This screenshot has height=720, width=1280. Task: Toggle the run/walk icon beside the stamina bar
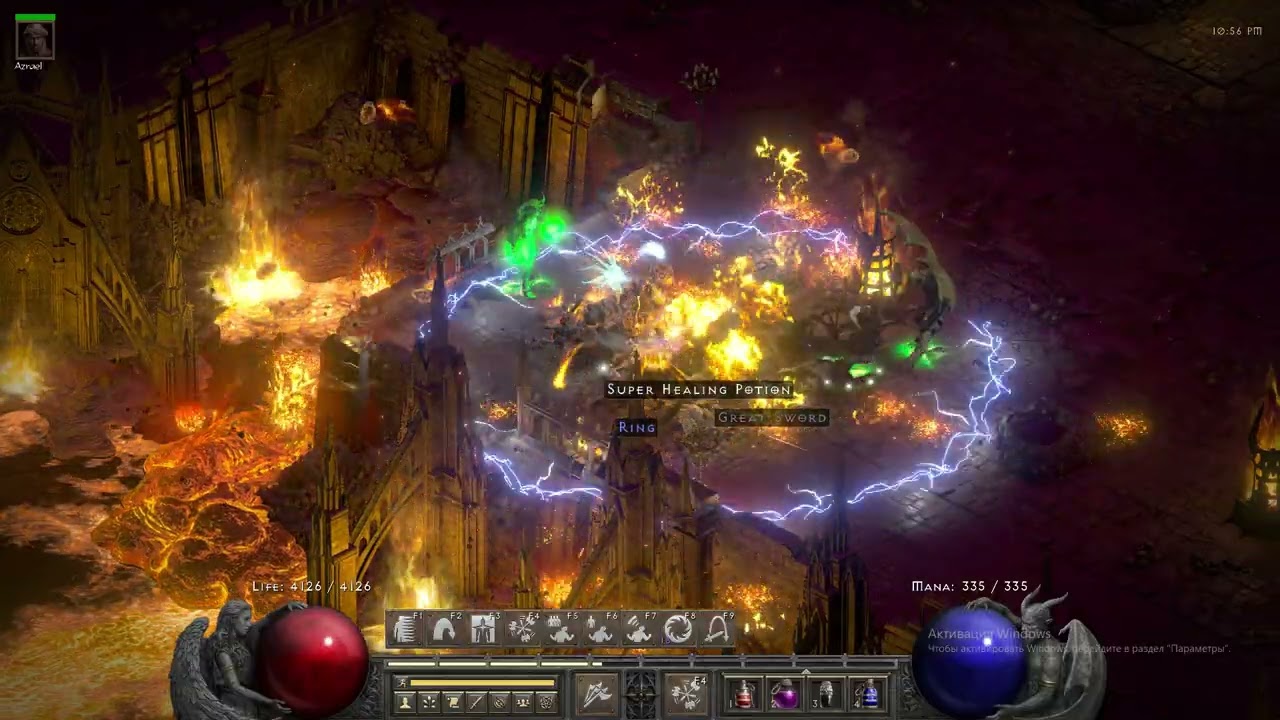[x=403, y=683]
